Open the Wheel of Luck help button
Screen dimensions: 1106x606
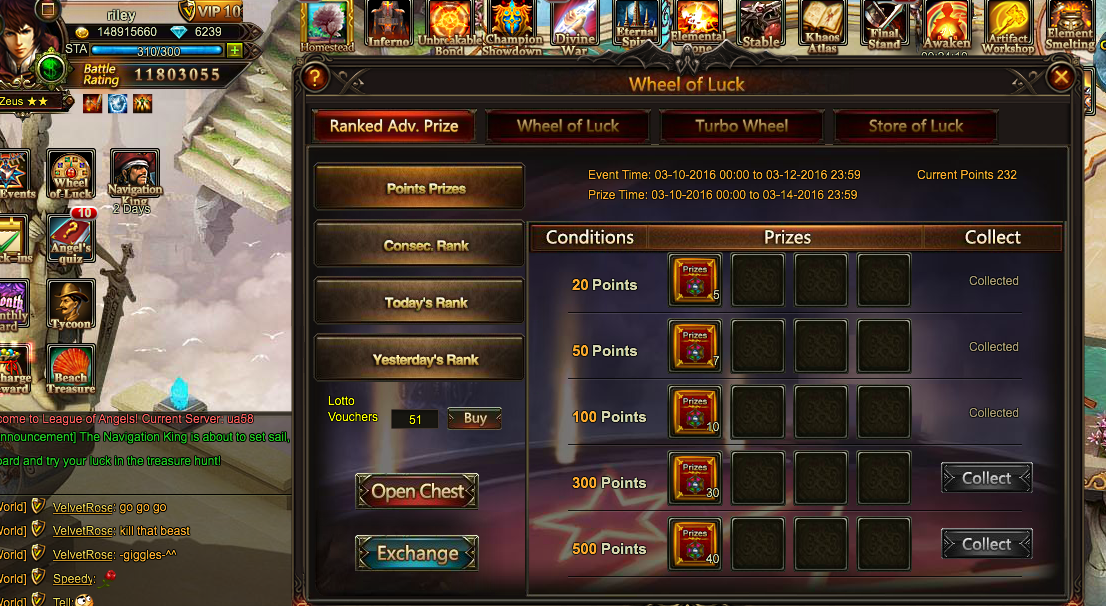pos(314,77)
